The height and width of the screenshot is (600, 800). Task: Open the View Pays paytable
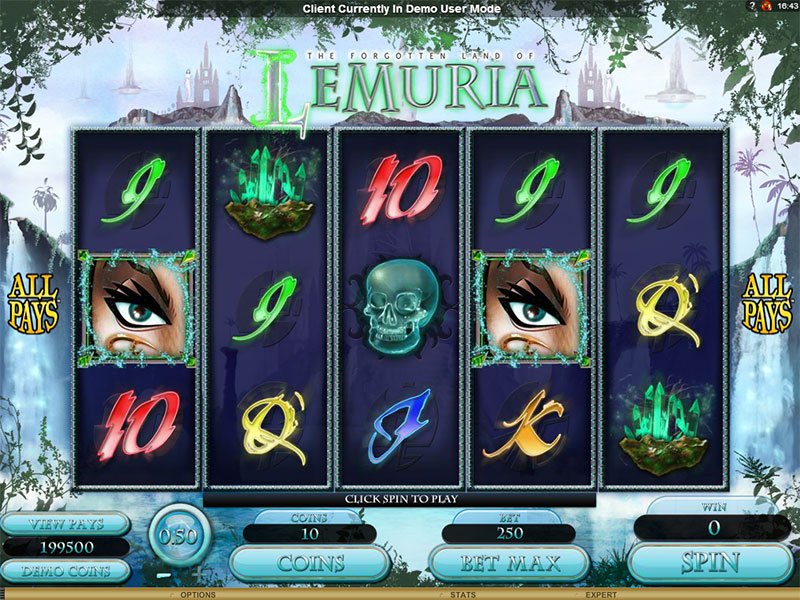(65, 524)
